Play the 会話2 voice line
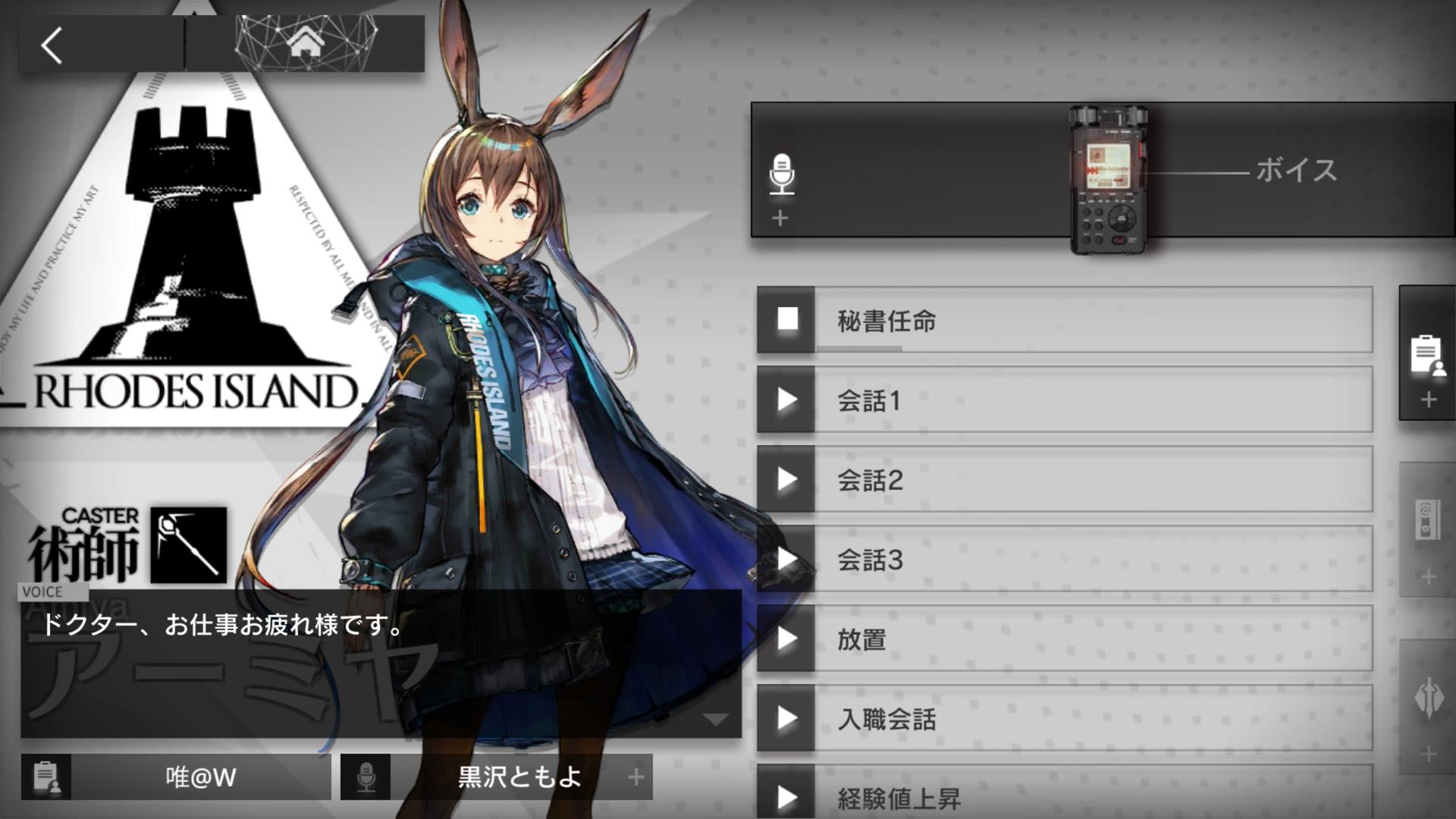This screenshot has width=1456, height=819. (x=786, y=479)
